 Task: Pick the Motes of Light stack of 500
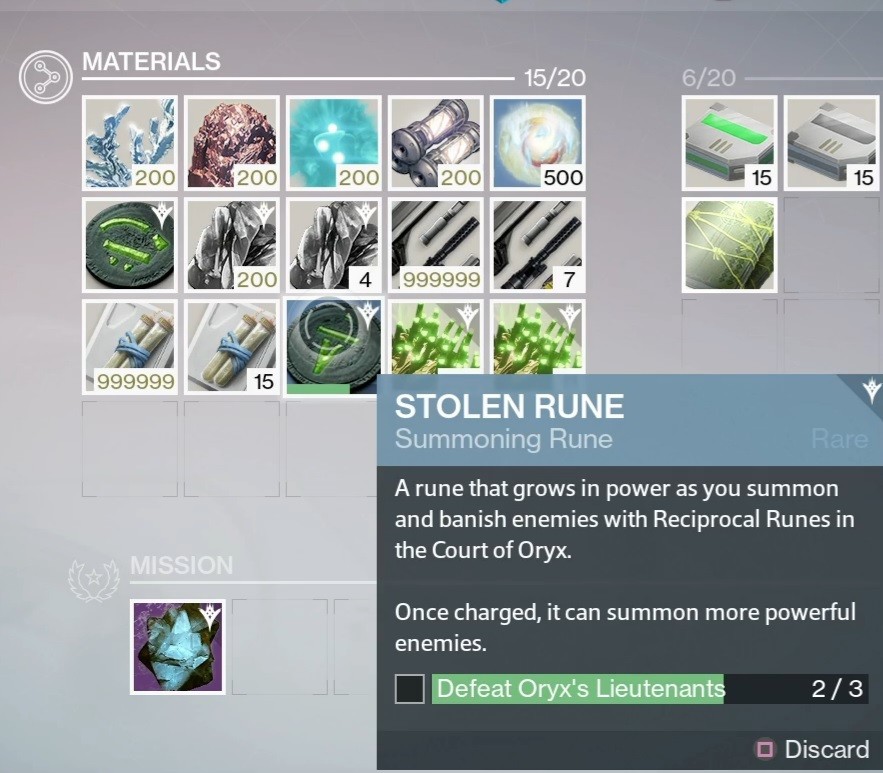[538, 143]
